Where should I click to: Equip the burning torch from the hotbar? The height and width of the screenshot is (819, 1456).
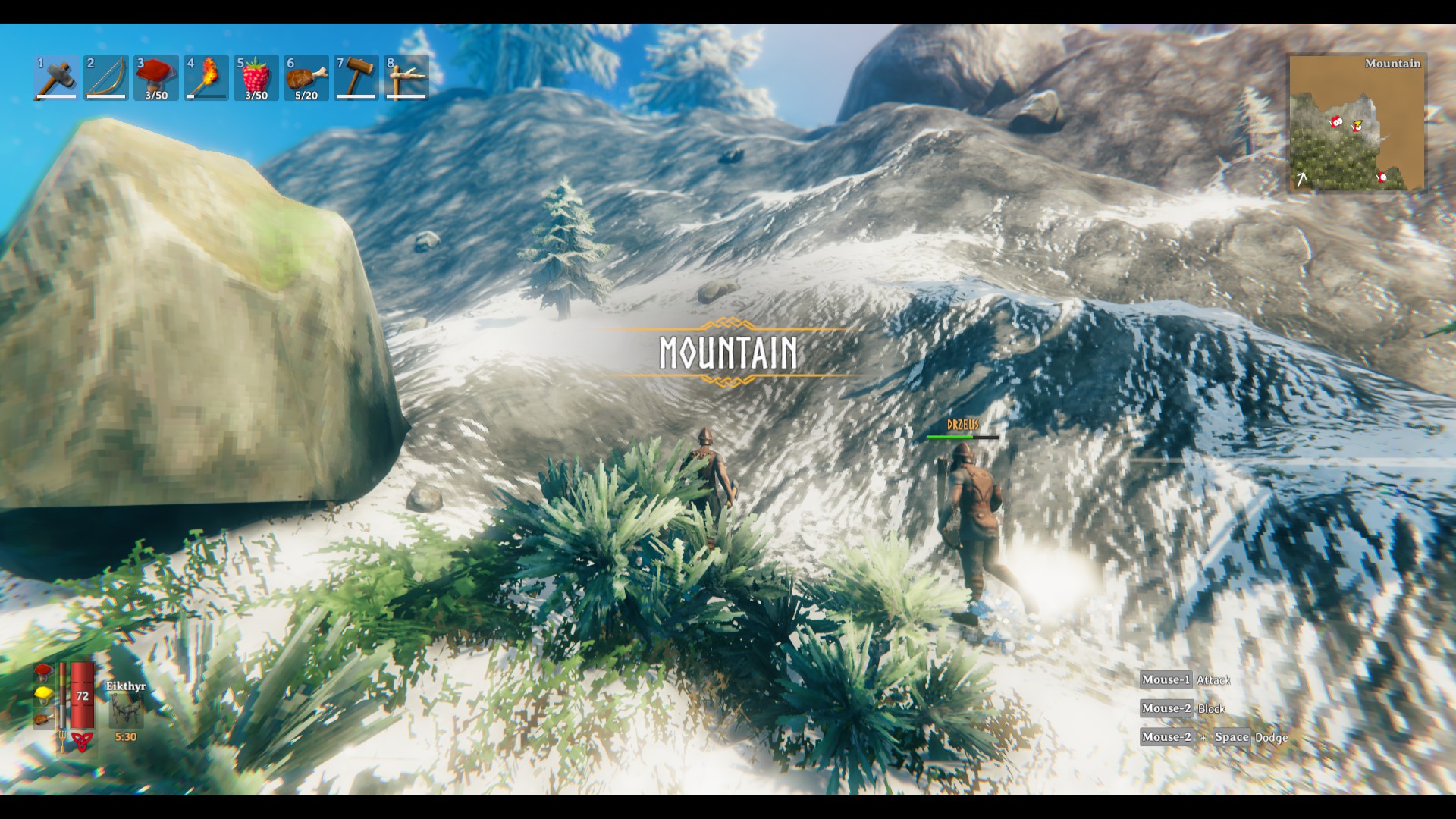pyautogui.click(x=206, y=77)
